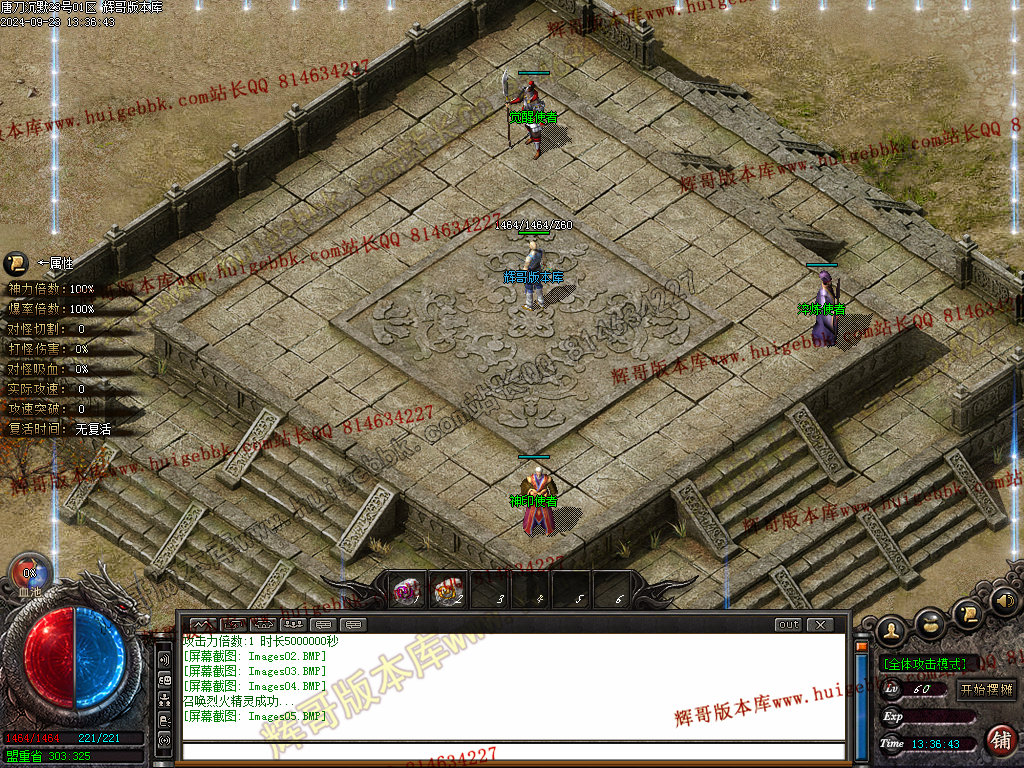Image resolution: width=1024 pixels, height=768 pixels.
Task: Close the chat window with X
Action: tap(820, 624)
